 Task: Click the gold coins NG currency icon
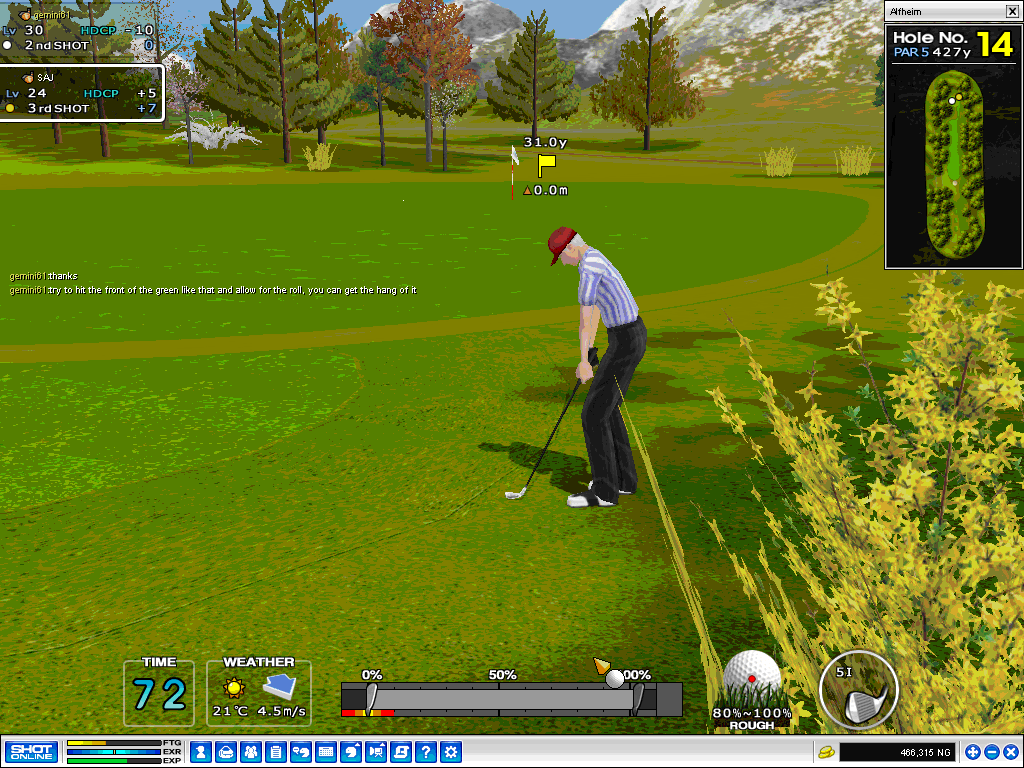(x=826, y=752)
